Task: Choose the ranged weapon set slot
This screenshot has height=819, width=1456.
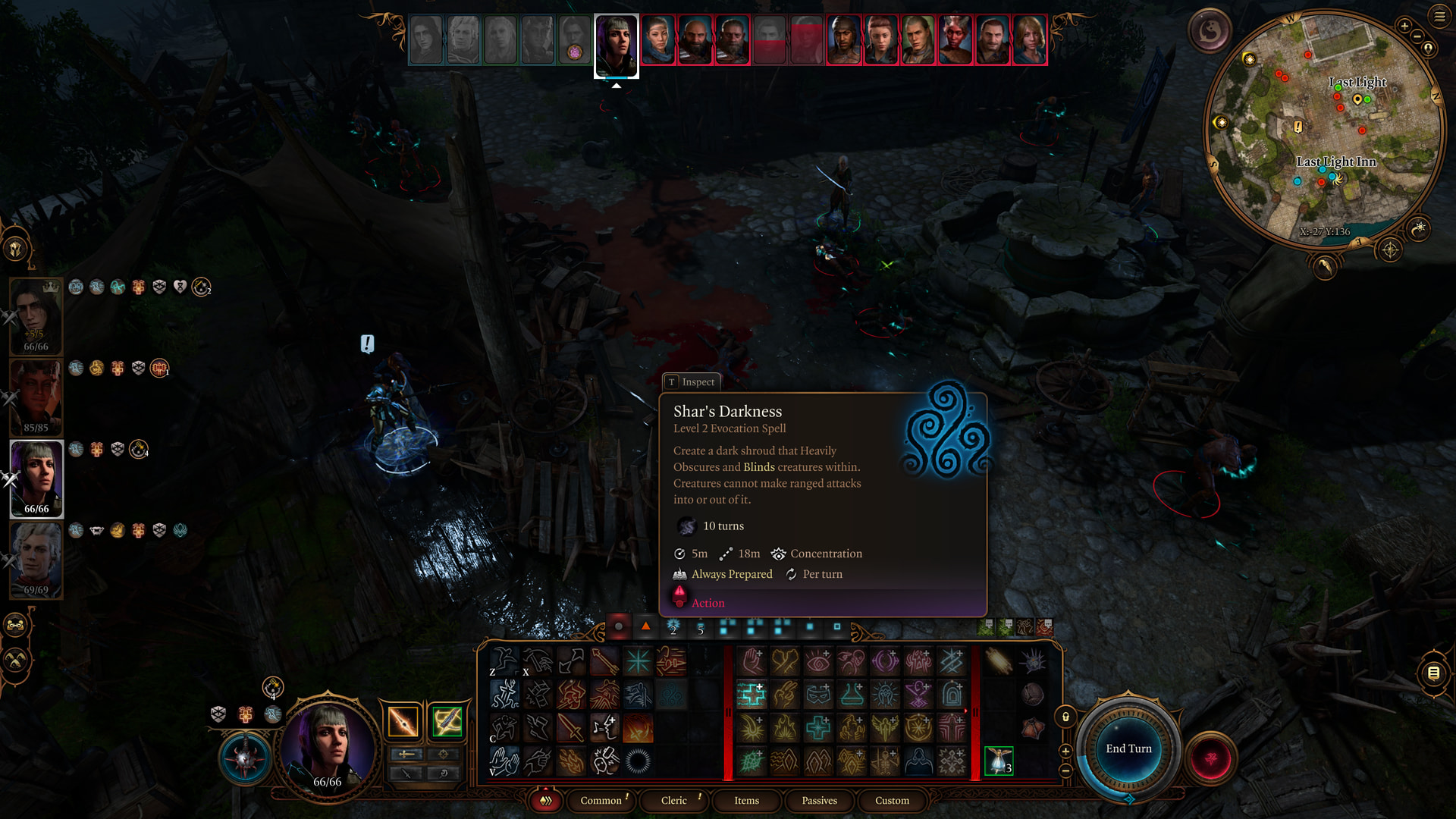Action: (x=447, y=721)
